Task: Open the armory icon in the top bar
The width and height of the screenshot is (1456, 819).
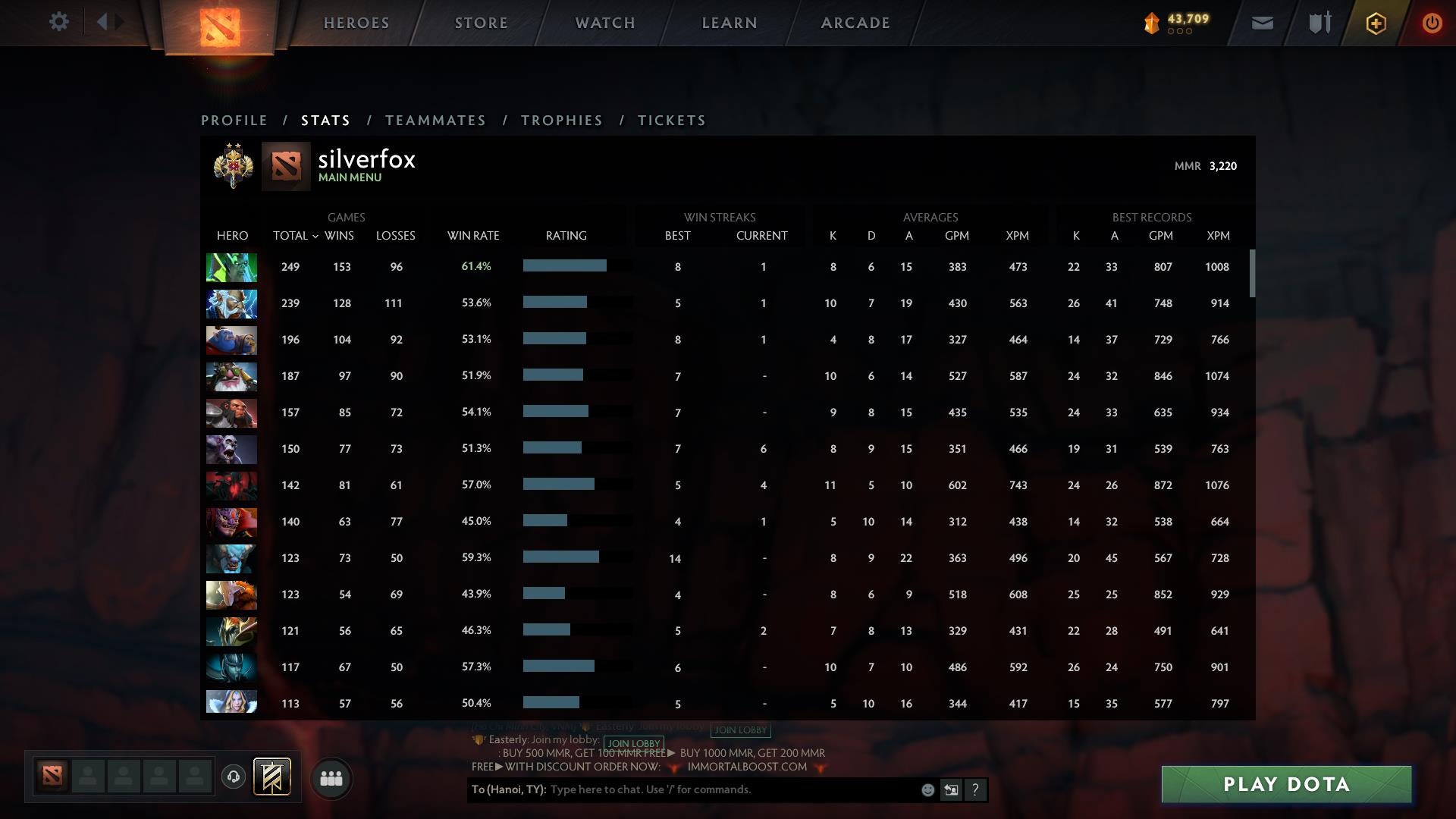Action: [1318, 23]
